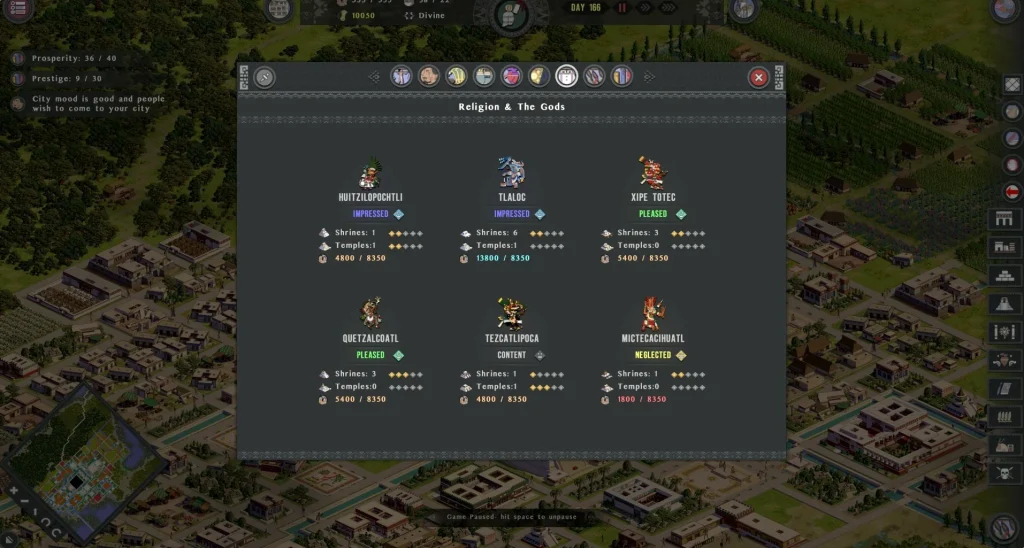
Task: Pause the game with the pause button
Action: 622,8
